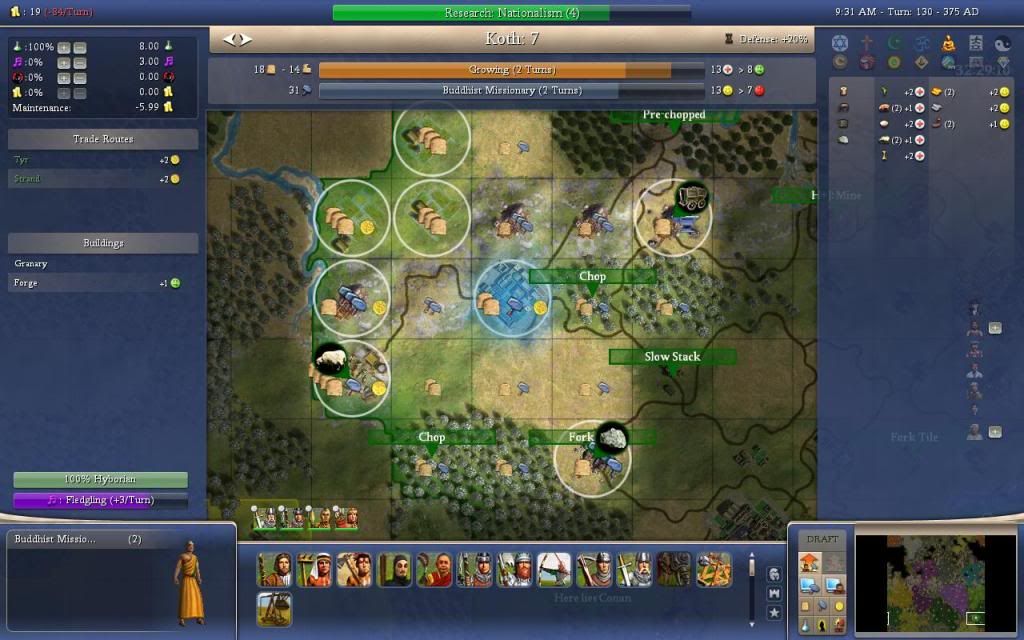The height and width of the screenshot is (640, 1024).
Task: Select the Buddhism religion icon
Action: pos(949,43)
